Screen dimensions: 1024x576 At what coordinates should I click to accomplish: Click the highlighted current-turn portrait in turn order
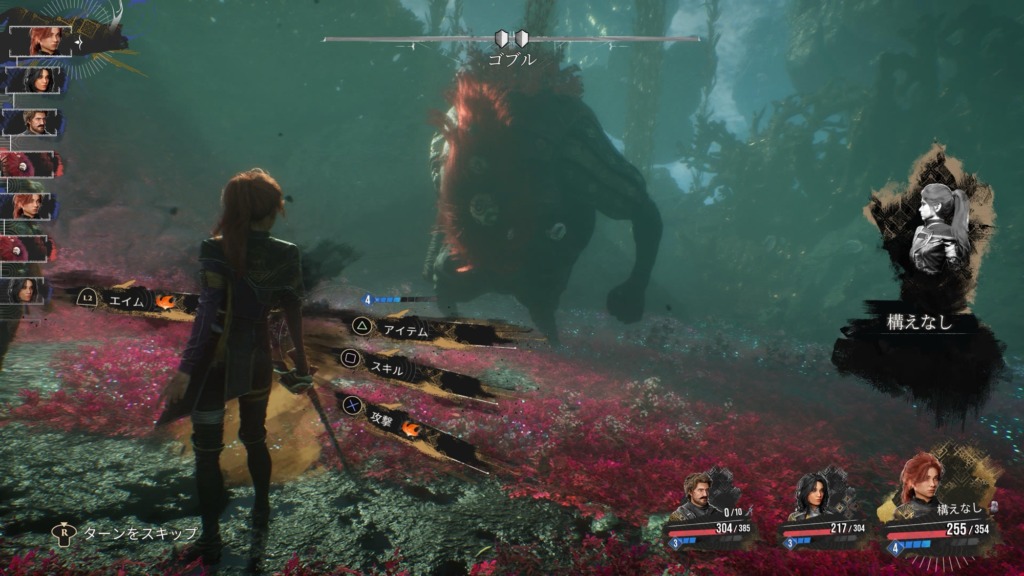(x=42, y=41)
